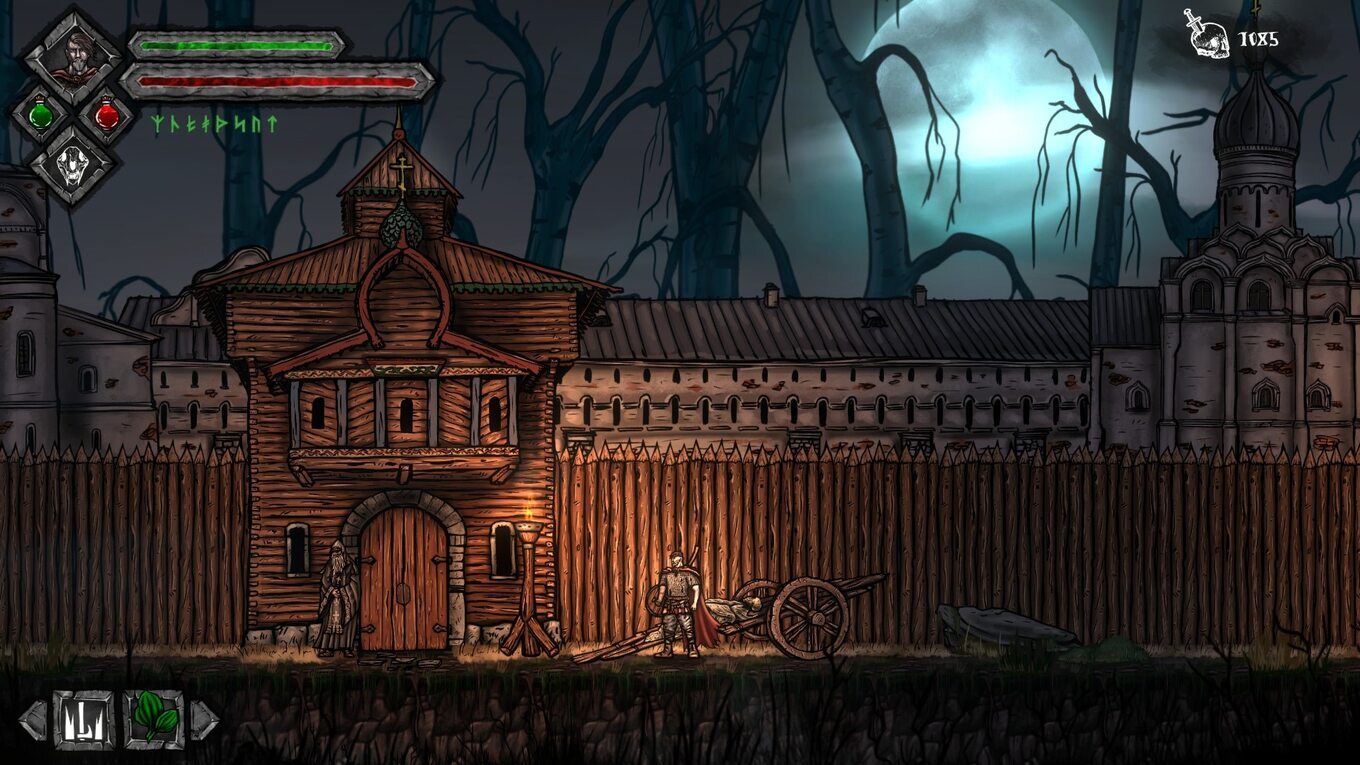Use the red potion flask
1360x765 pixels.
click(106, 114)
